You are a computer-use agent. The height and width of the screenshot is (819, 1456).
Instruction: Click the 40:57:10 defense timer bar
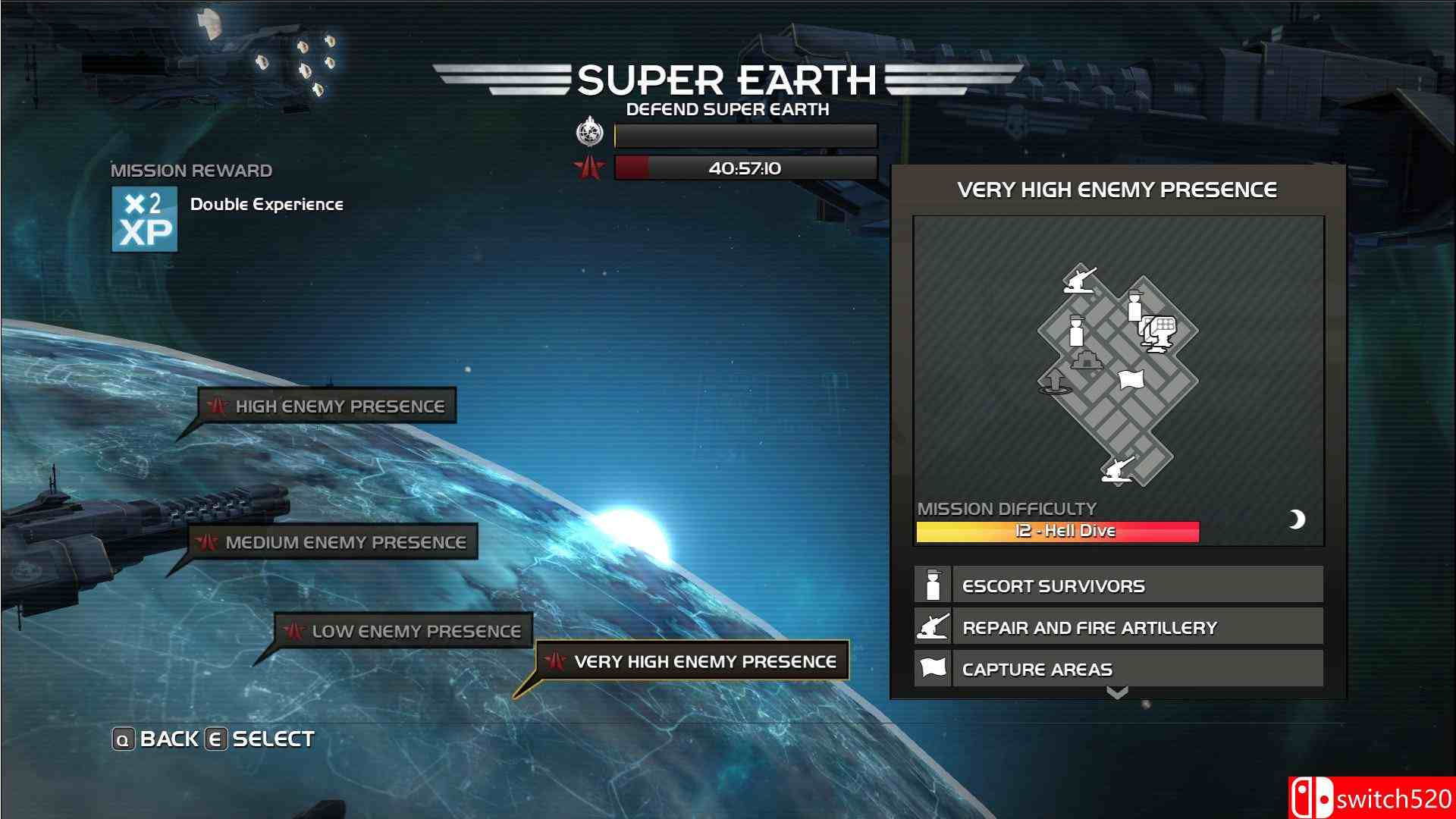point(743,168)
